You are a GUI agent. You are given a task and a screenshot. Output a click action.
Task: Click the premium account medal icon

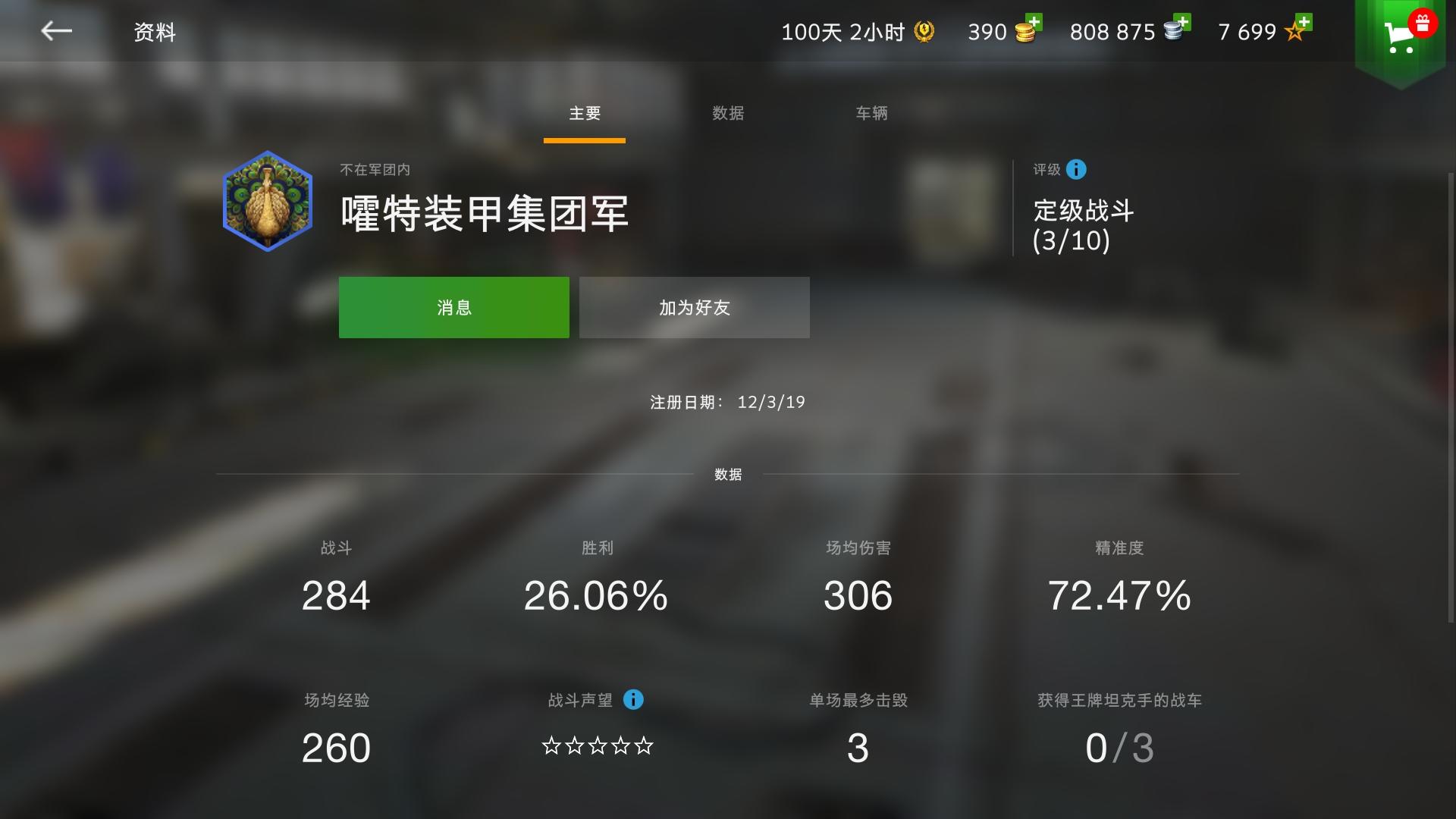tap(924, 32)
